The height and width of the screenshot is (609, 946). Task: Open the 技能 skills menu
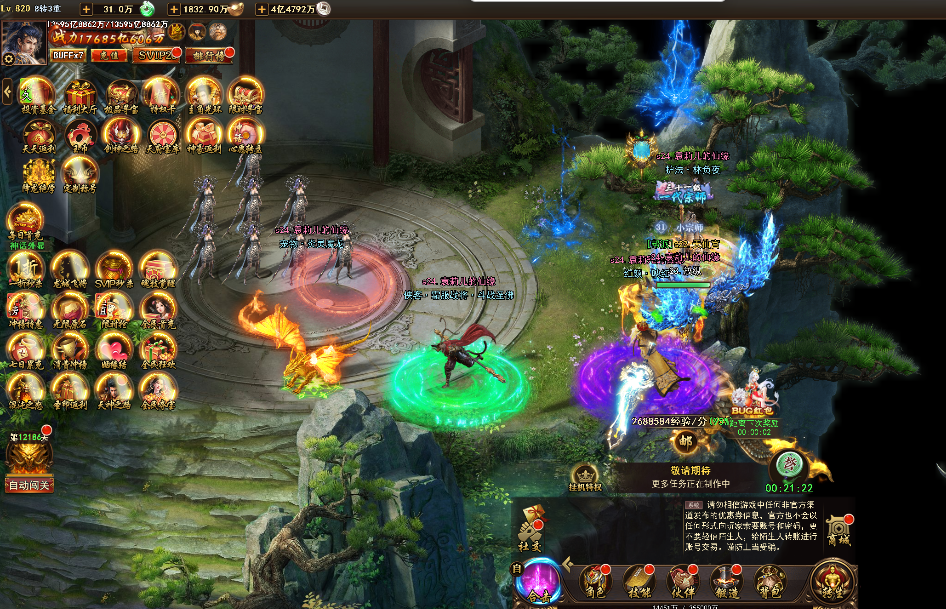coord(639,580)
